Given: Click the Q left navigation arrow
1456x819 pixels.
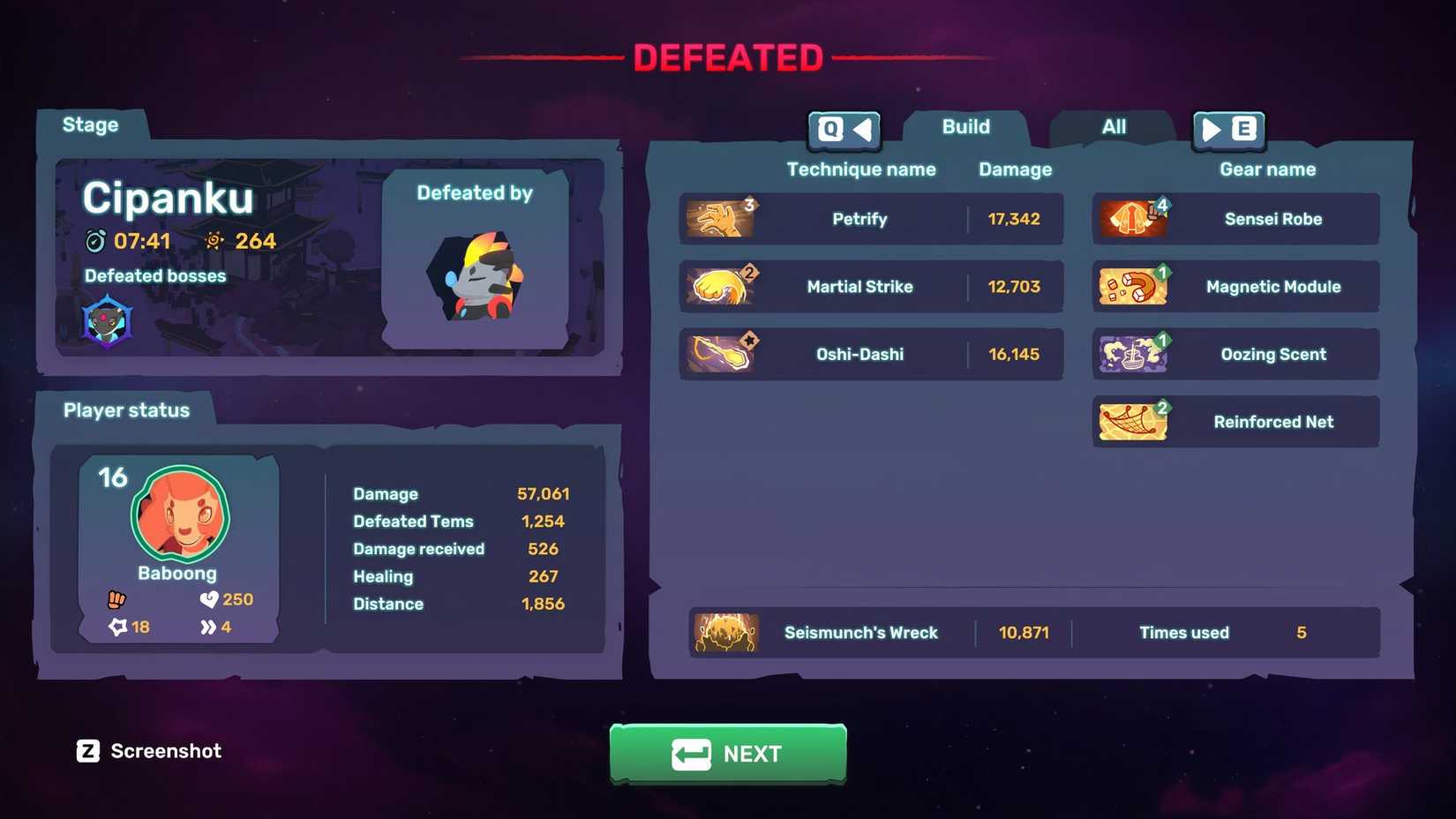Looking at the screenshot, I should point(844,131).
